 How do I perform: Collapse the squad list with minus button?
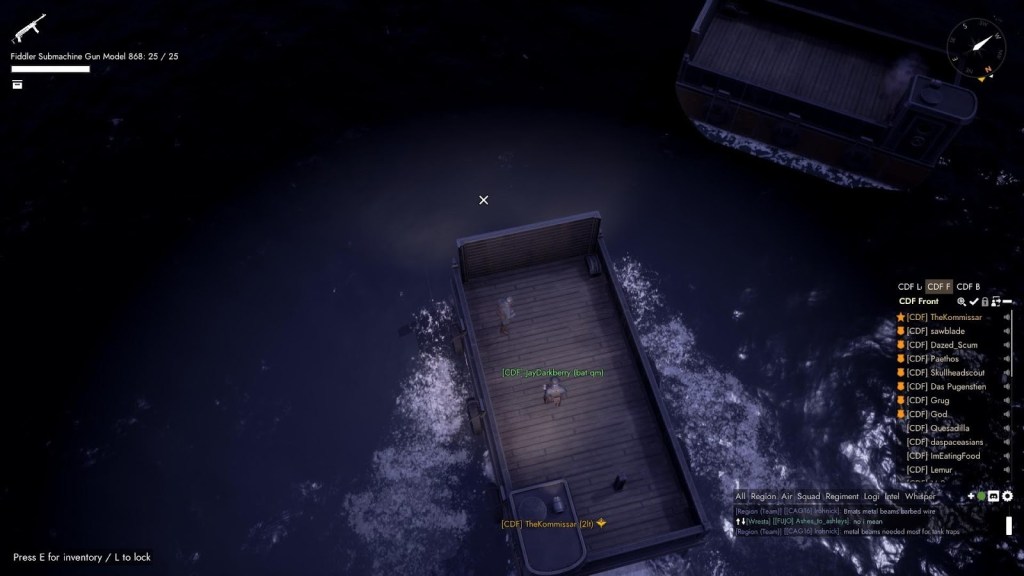1008,301
